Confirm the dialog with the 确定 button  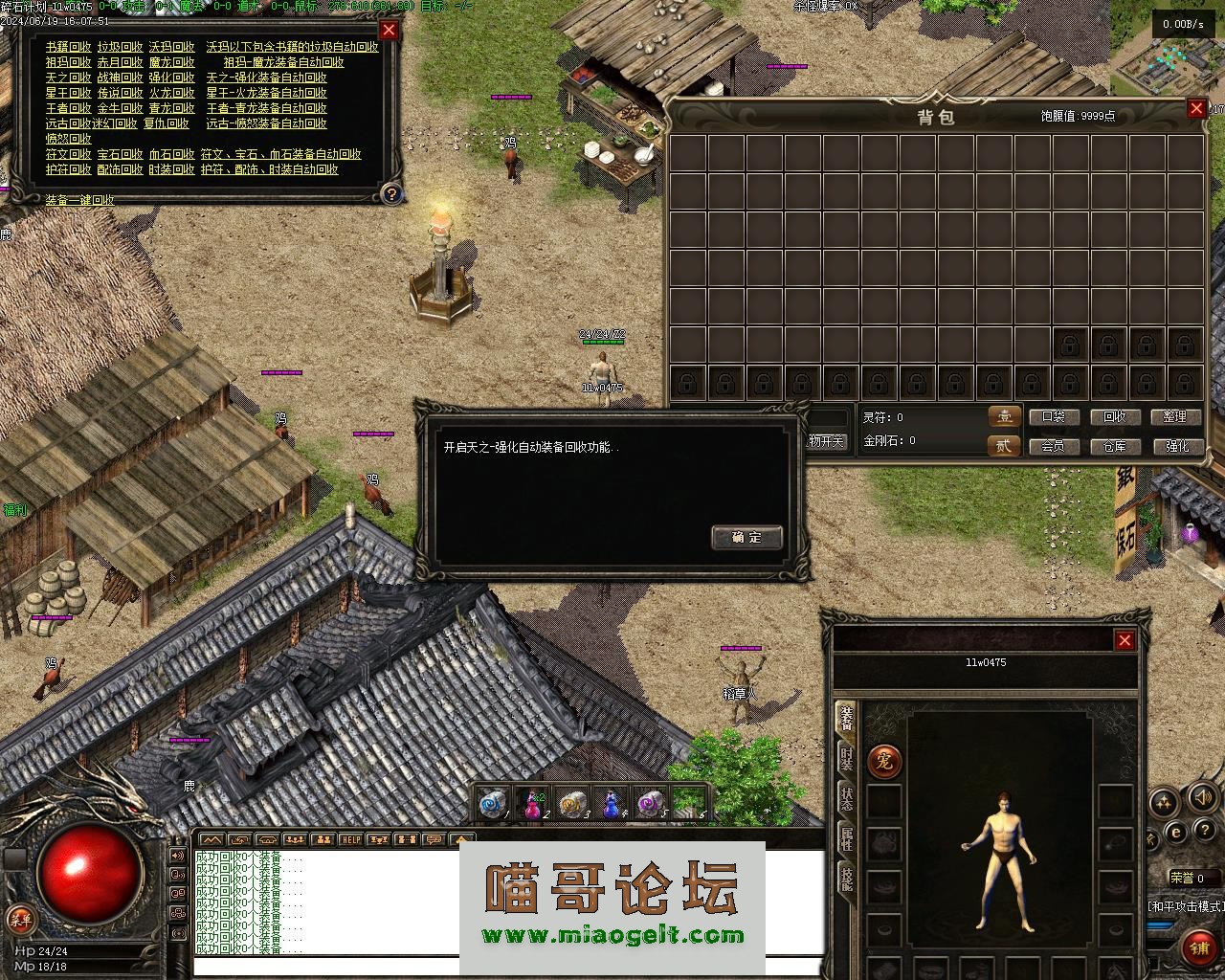click(746, 537)
